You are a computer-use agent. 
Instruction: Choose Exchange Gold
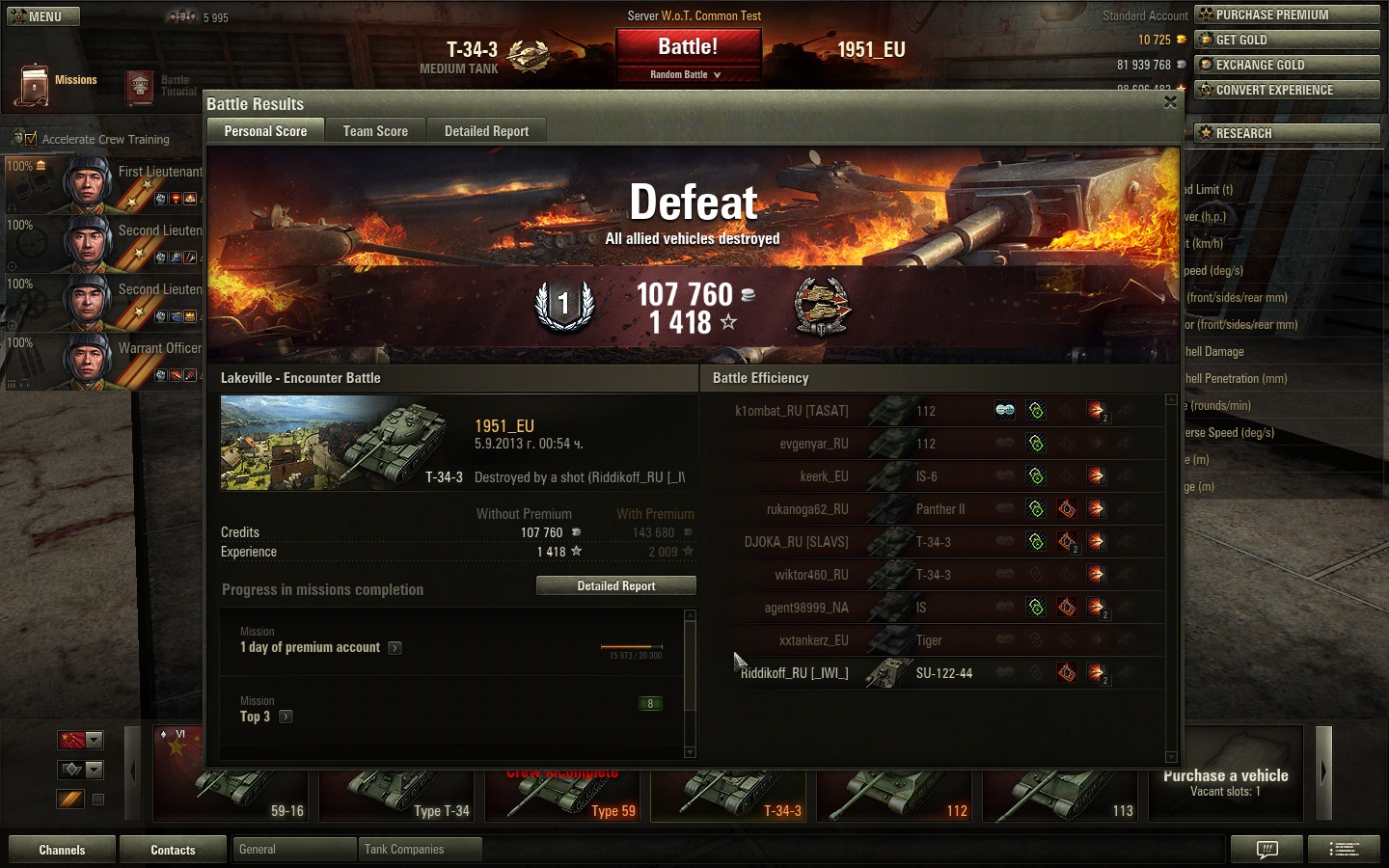[x=1287, y=65]
